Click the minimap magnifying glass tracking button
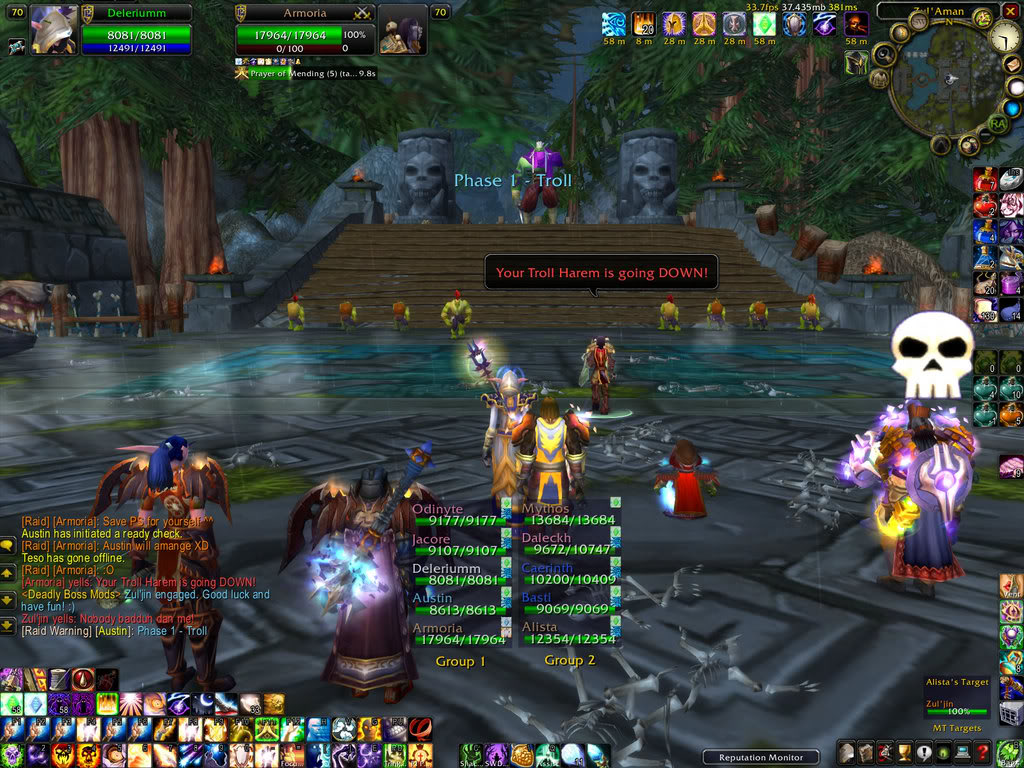 click(x=884, y=55)
